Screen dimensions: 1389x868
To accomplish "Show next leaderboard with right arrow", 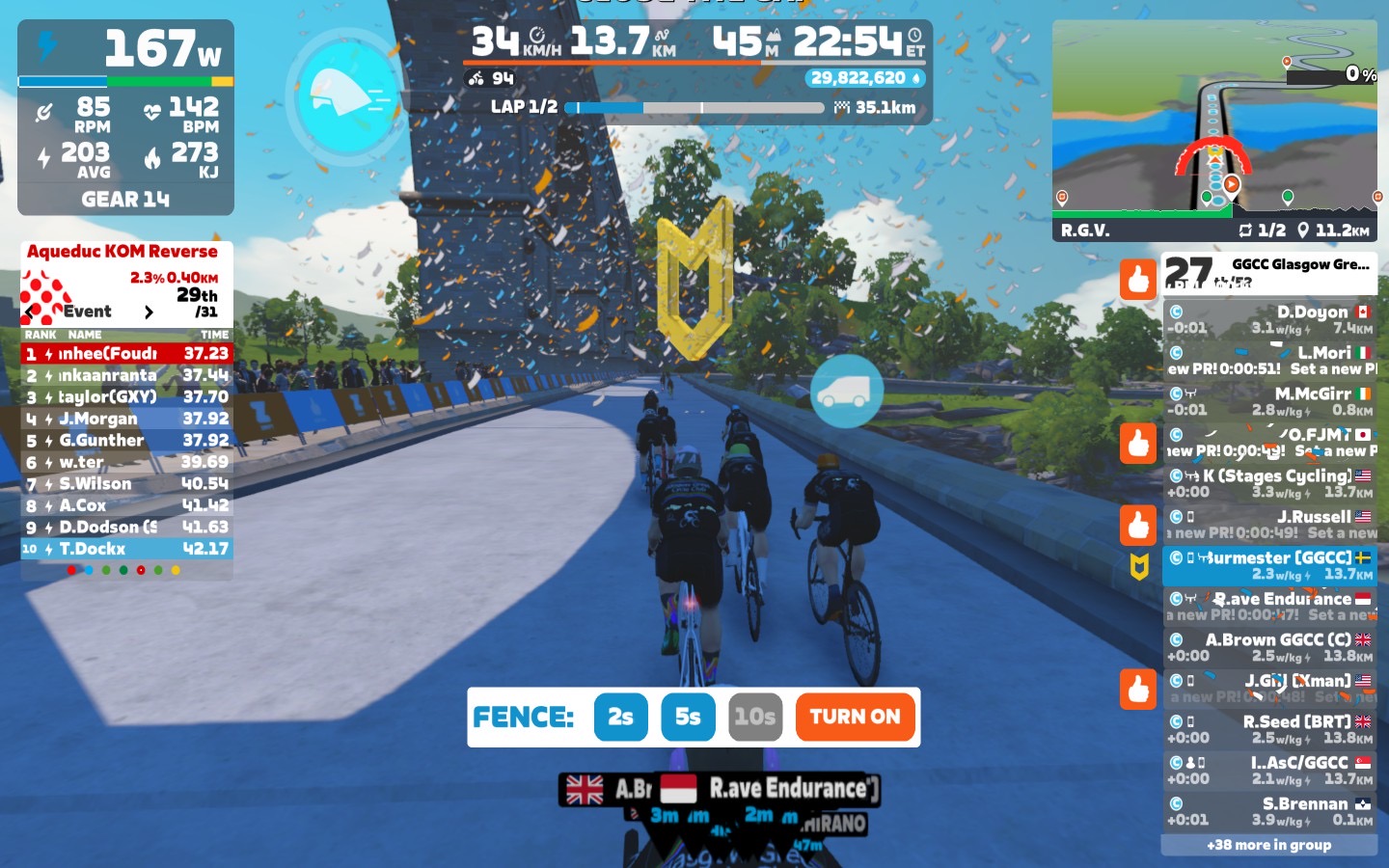I will (x=149, y=312).
